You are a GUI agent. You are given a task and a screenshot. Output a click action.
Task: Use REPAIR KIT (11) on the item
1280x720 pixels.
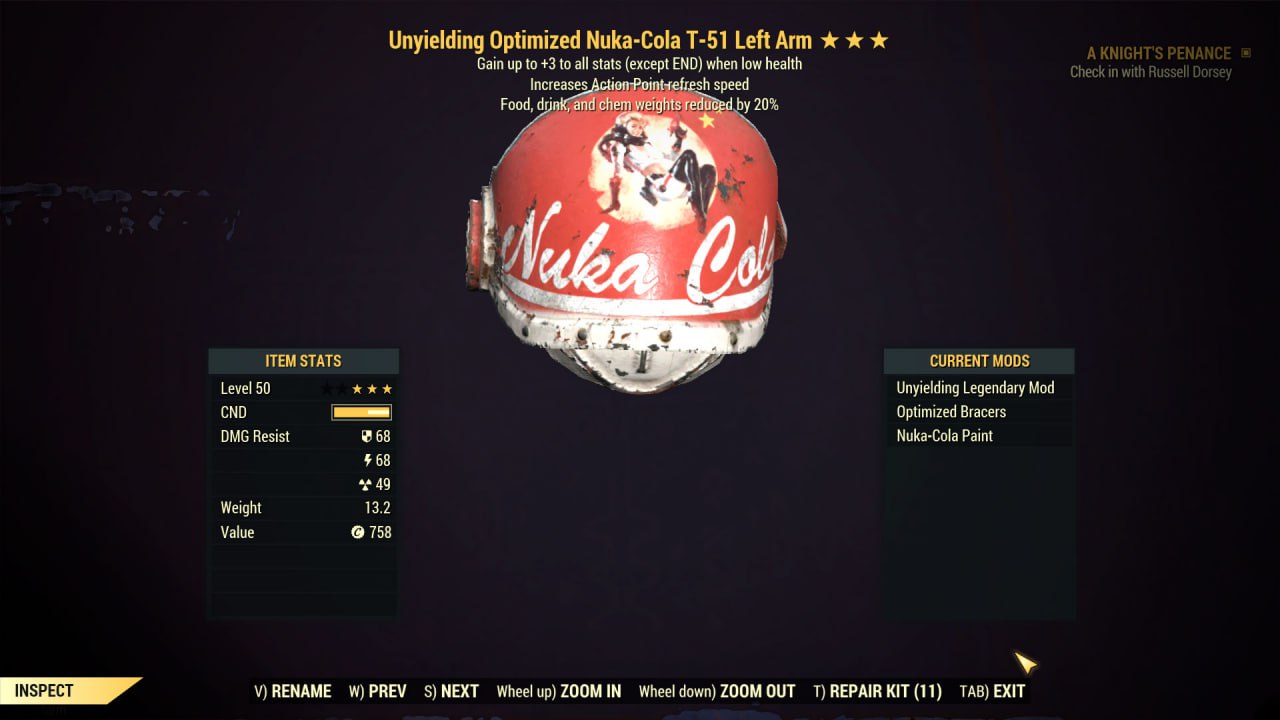pyautogui.click(x=877, y=691)
